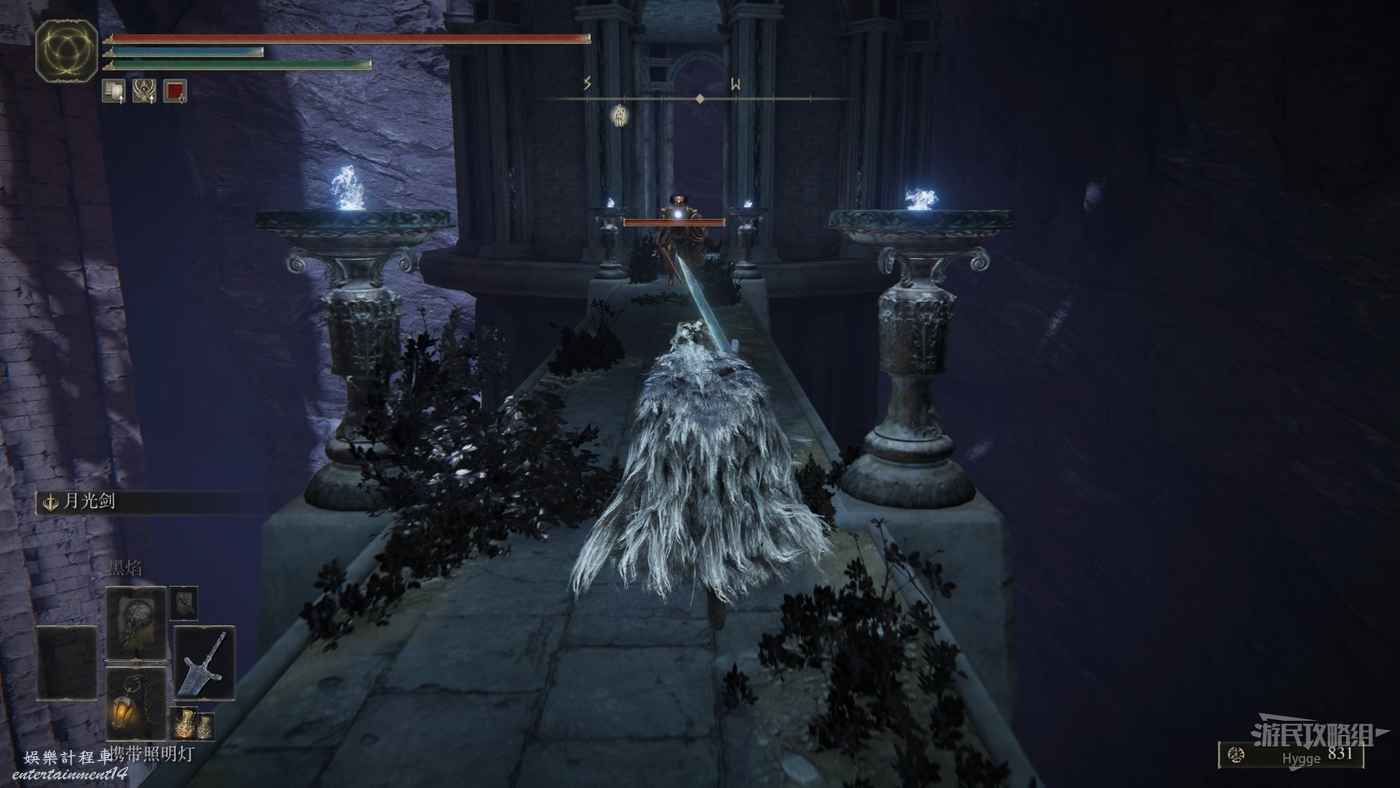Select the Black Flame spell slot
Image resolution: width=1400 pixels, height=788 pixels.
[x=136, y=622]
